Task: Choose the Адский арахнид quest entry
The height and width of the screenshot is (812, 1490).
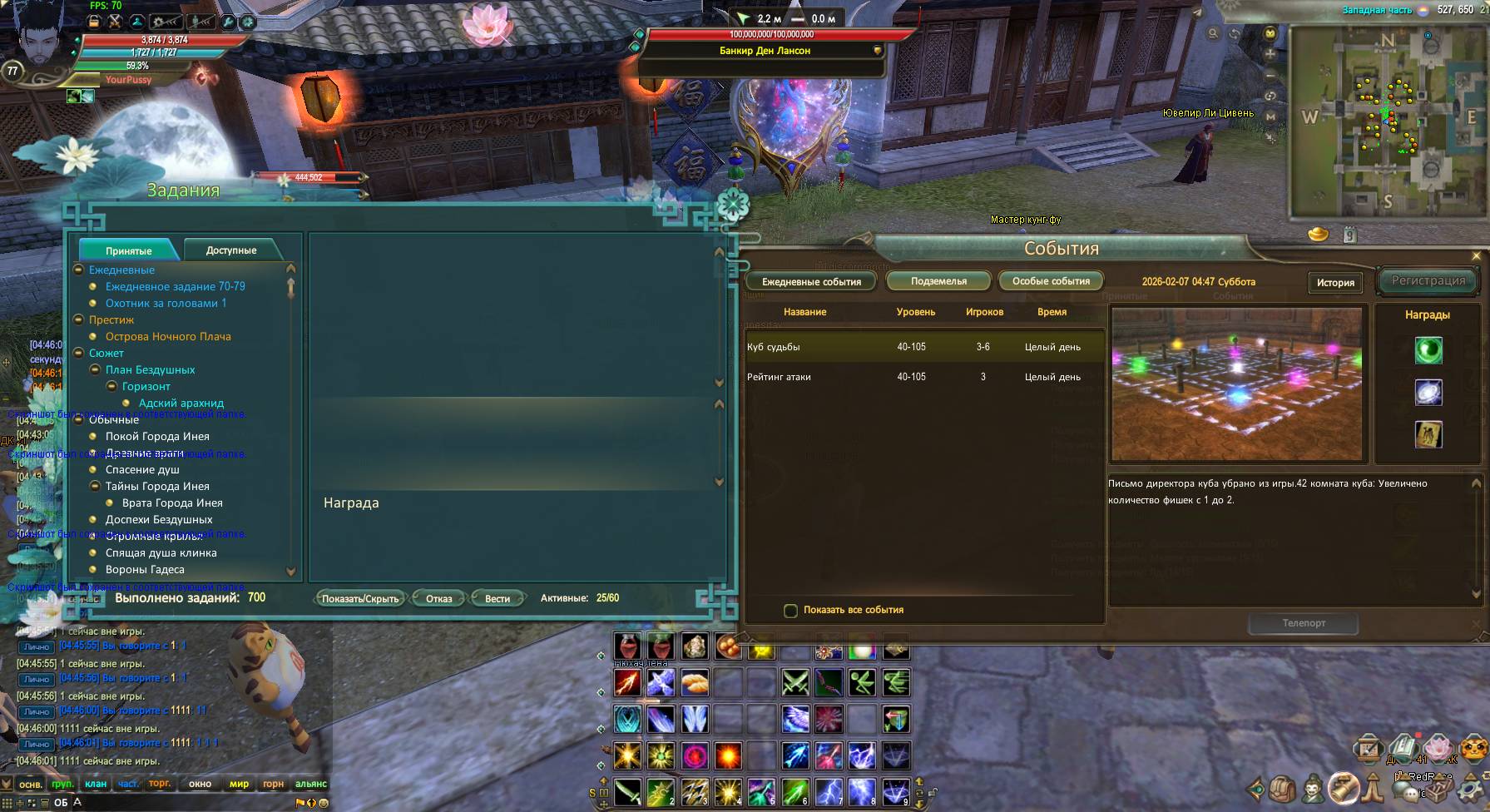Action: tap(181, 403)
